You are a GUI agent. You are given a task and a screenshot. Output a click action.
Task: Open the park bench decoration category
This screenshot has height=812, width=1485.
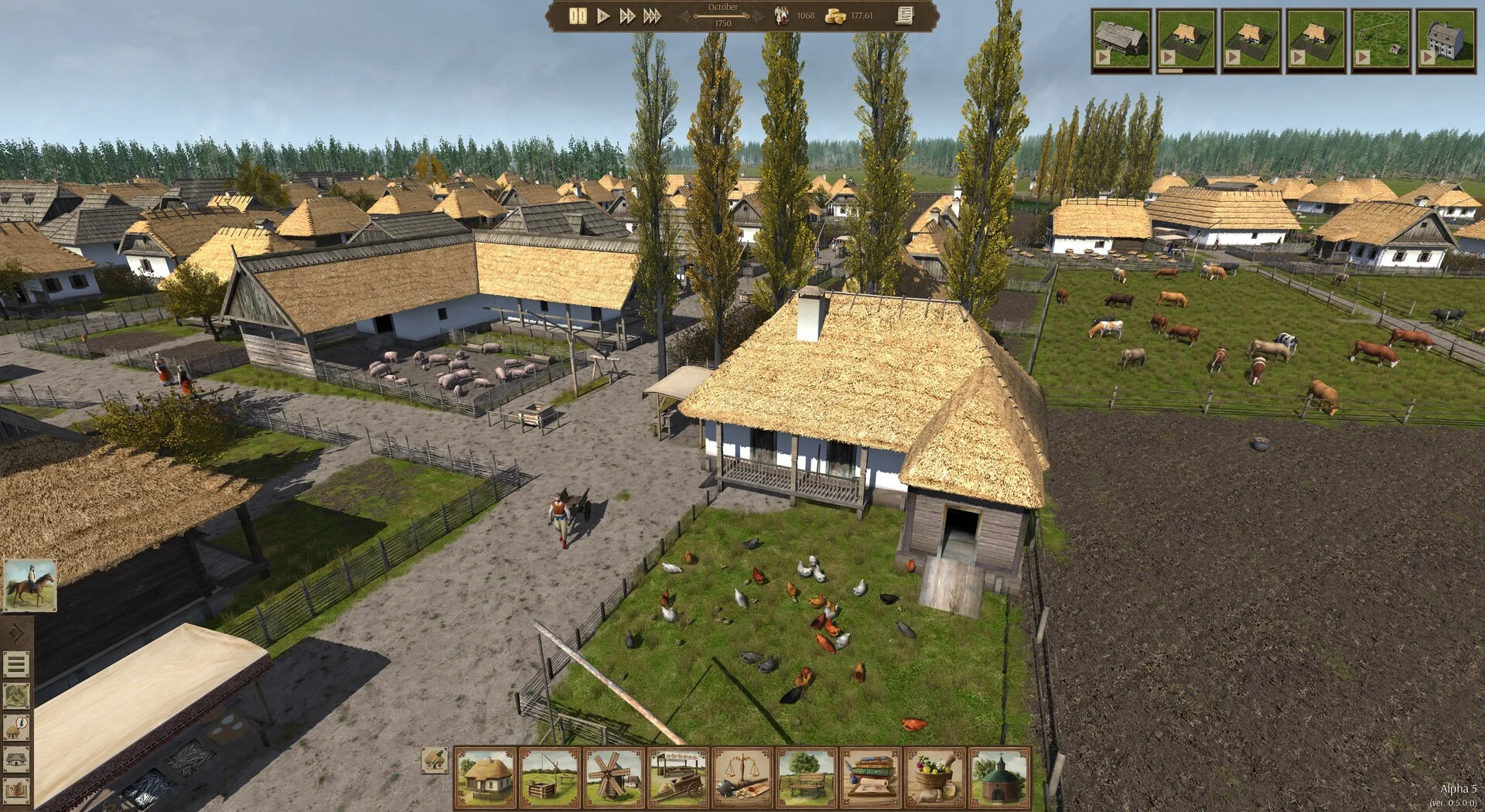tap(807, 777)
